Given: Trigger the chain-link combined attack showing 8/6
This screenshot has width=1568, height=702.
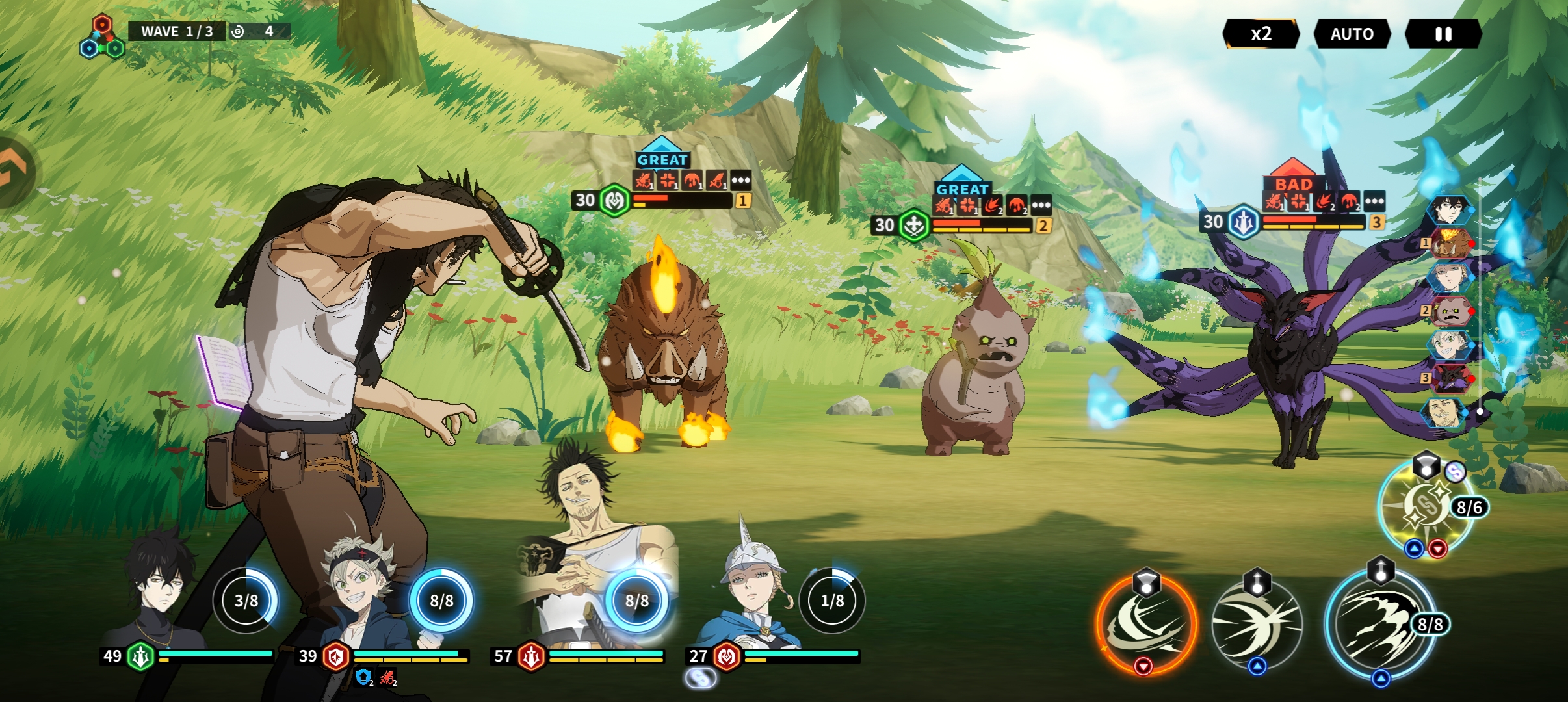Looking at the screenshot, I should click(x=1426, y=507).
